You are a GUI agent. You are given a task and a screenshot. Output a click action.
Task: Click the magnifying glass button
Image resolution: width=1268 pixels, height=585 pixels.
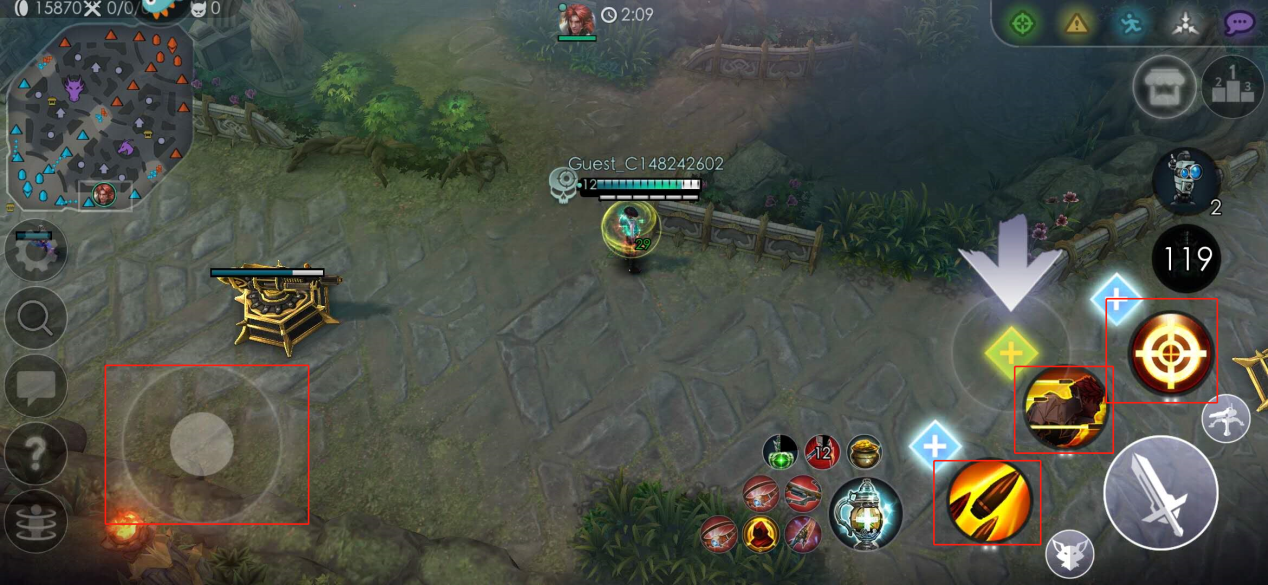coord(36,319)
